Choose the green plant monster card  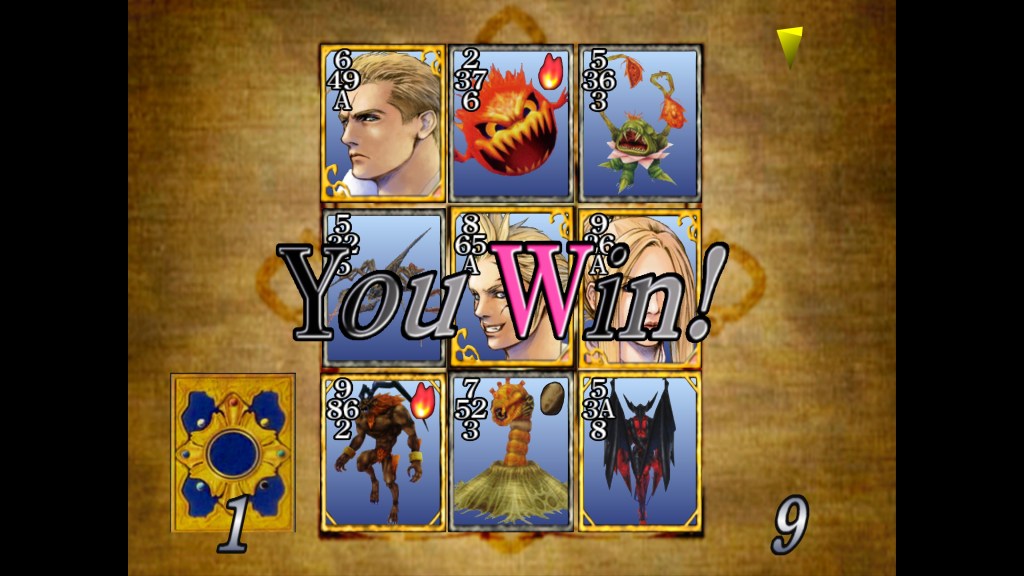click(x=639, y=123)
